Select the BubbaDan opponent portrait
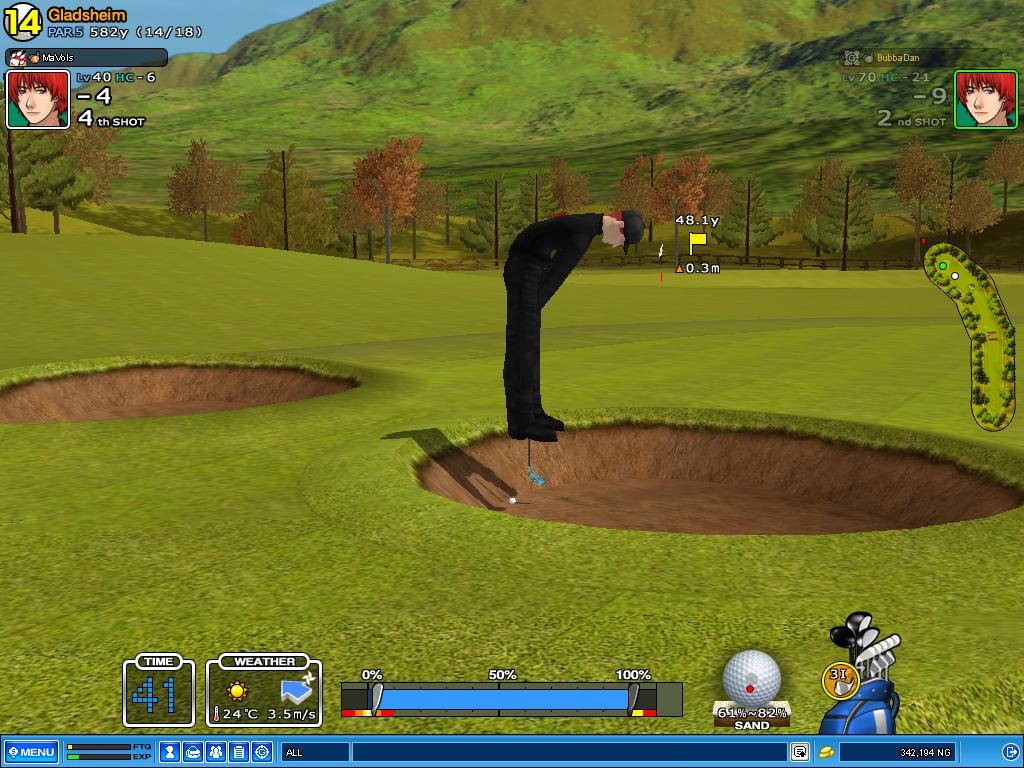The width and height of the screenshot is (1024, 768). click(x=985, y=100)
